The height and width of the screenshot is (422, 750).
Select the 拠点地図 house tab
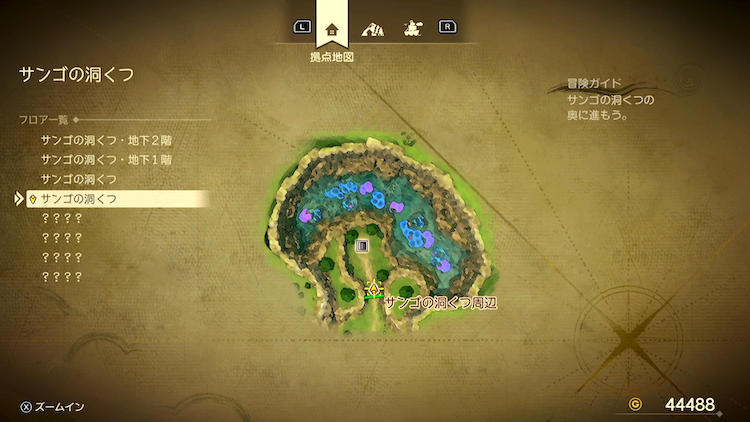(332, 28)
